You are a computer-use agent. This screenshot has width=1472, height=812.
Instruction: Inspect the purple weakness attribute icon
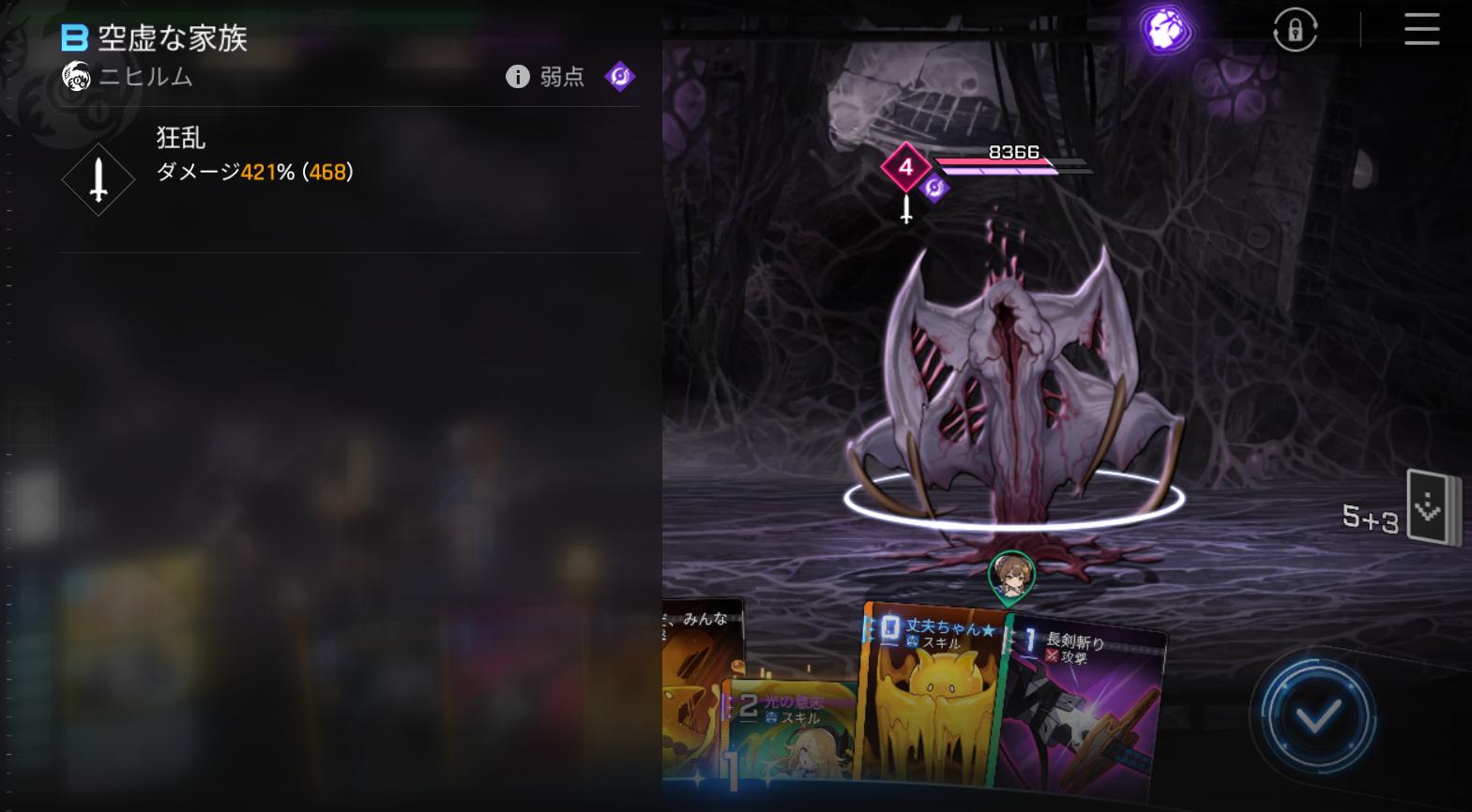pos(620,76)
